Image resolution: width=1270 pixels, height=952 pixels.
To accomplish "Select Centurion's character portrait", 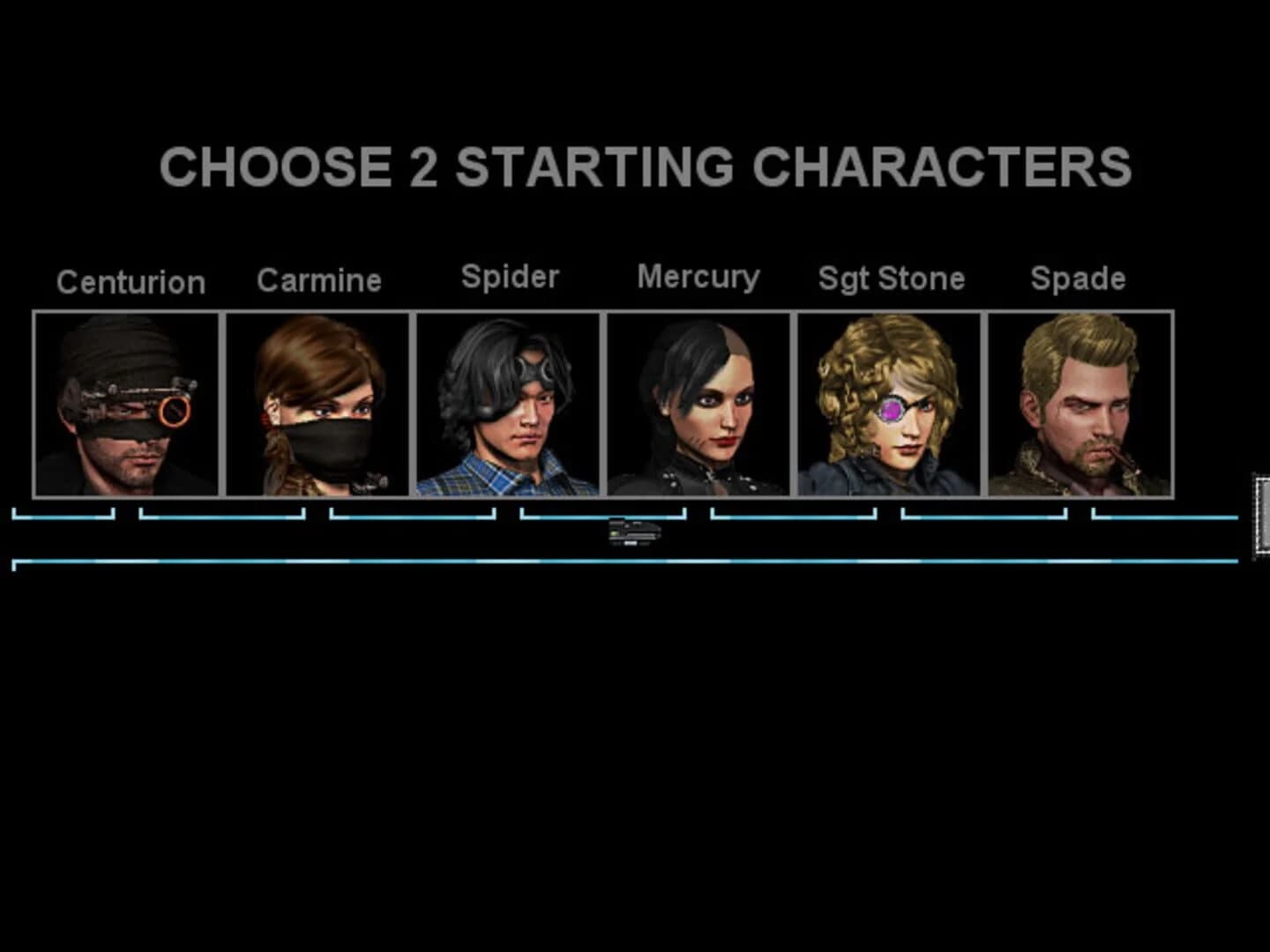I will click(129, 405).
